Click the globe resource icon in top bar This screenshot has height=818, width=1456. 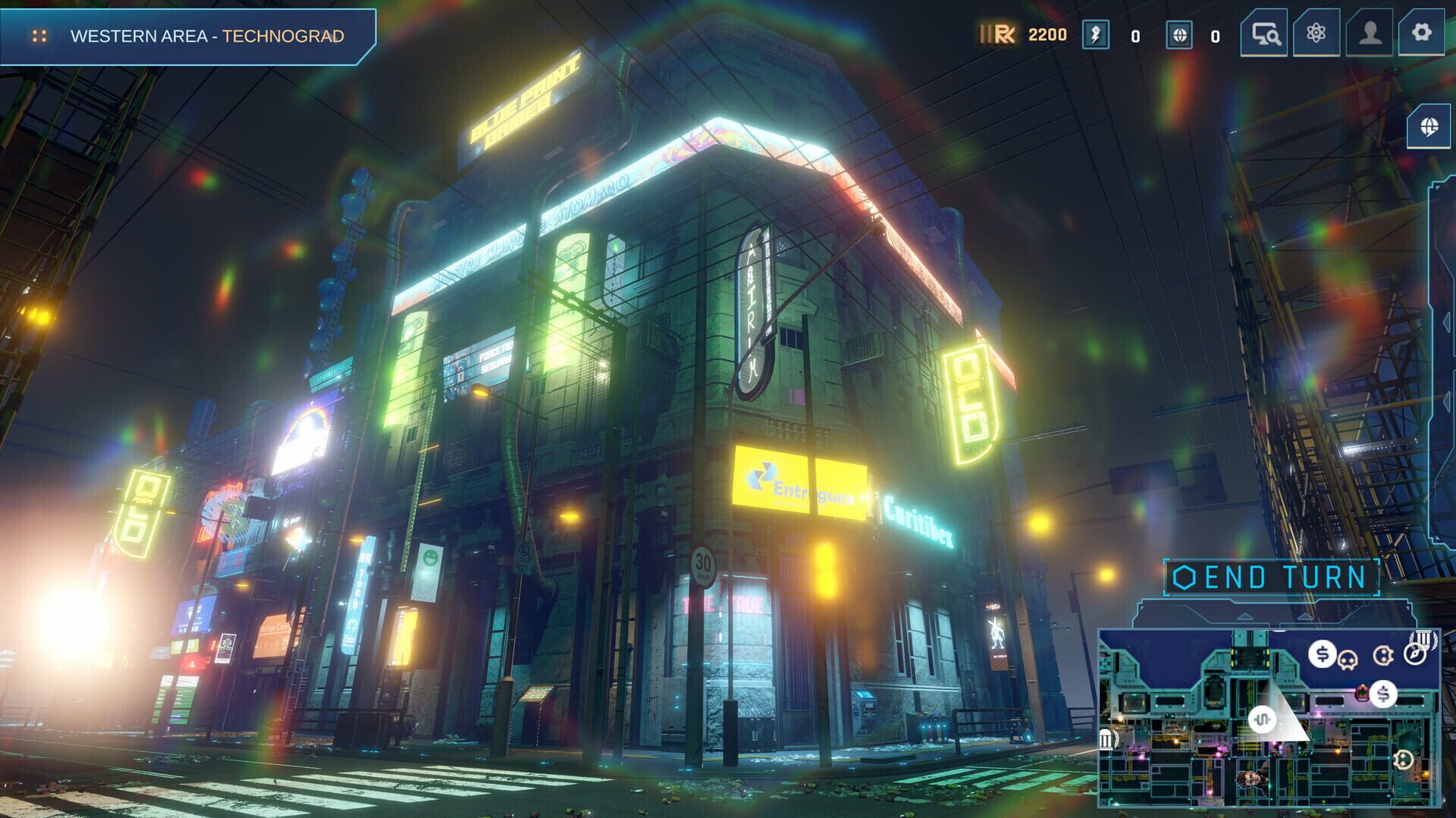(1178, 35)
